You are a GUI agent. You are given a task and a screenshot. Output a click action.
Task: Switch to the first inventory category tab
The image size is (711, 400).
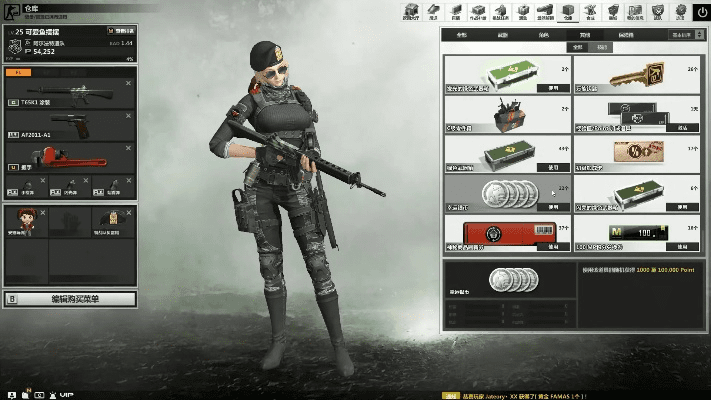click(x=462, y=34)
